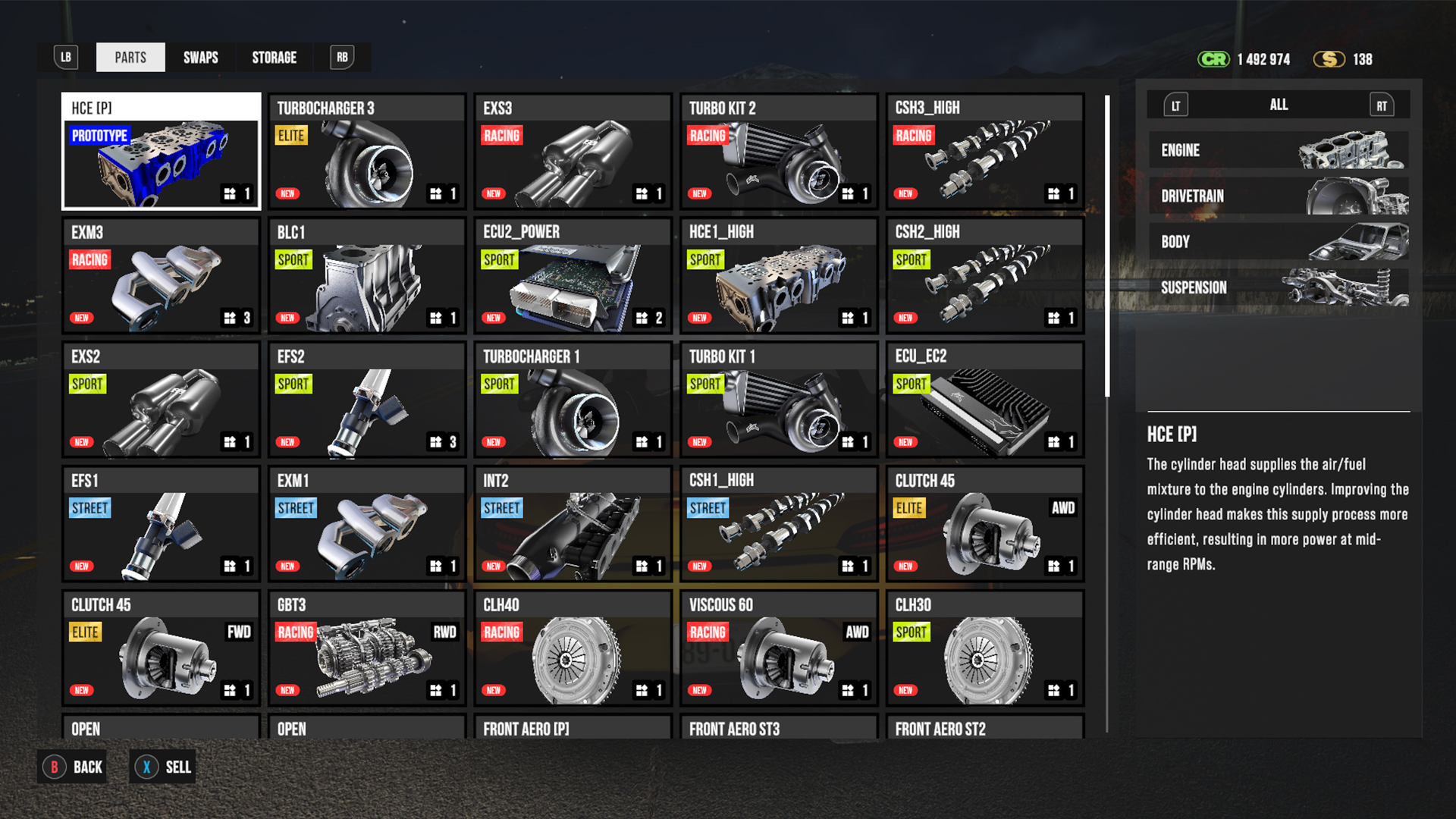1456x819 pixels.
Task: Pick the Clutch 45 elite FWD part
Action: (162, 648)
